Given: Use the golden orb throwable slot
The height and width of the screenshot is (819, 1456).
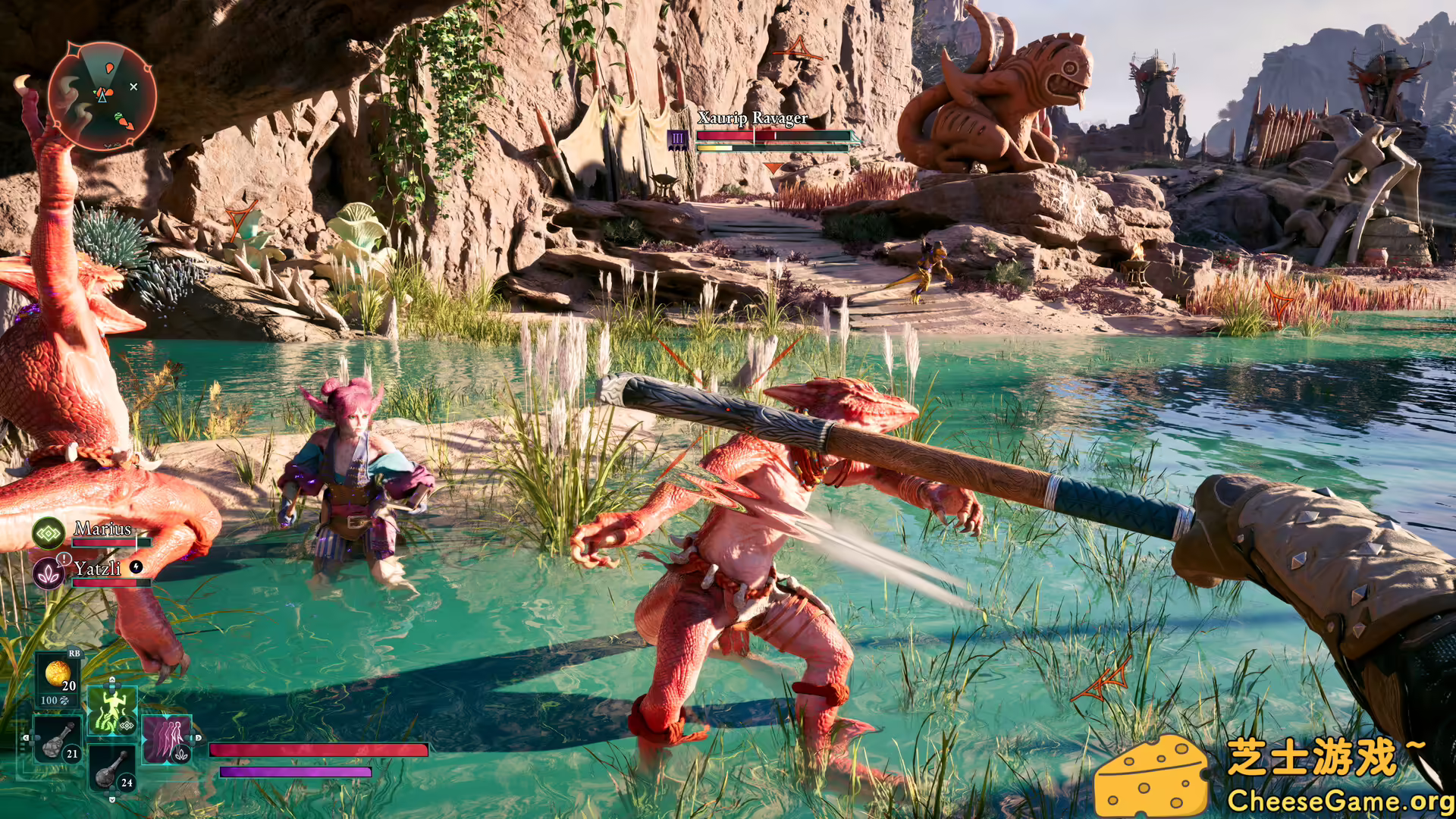Looking at the screenshot, I should tap(58, 674).
